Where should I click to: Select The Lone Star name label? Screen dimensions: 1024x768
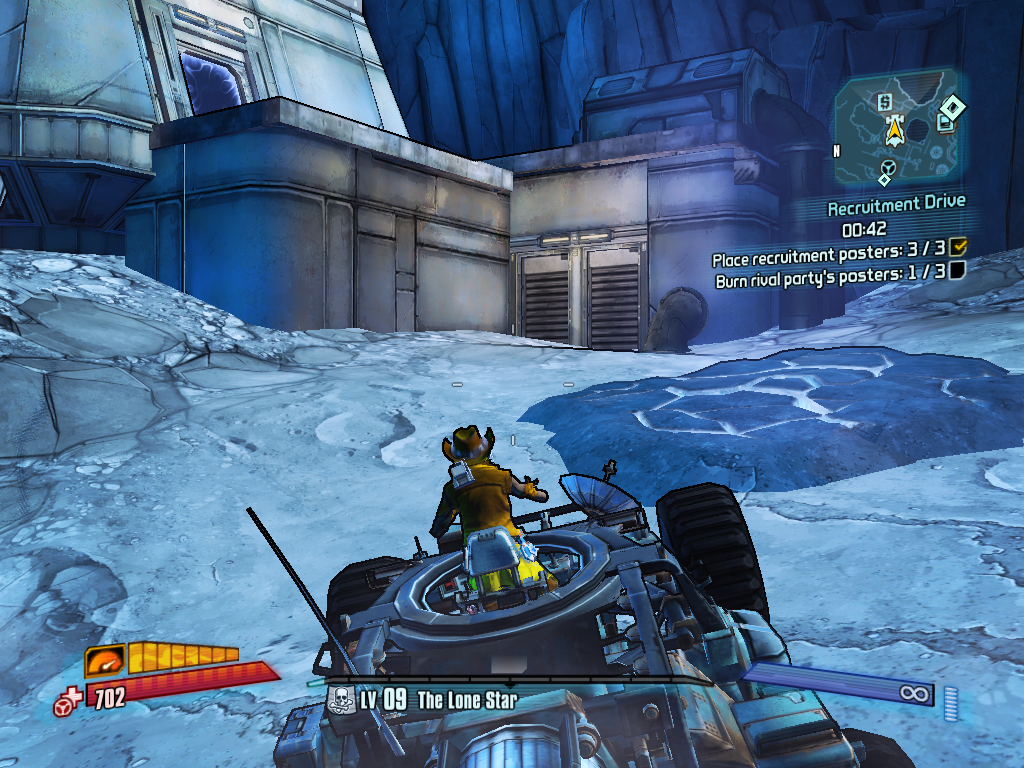click(x=467, y=700)
